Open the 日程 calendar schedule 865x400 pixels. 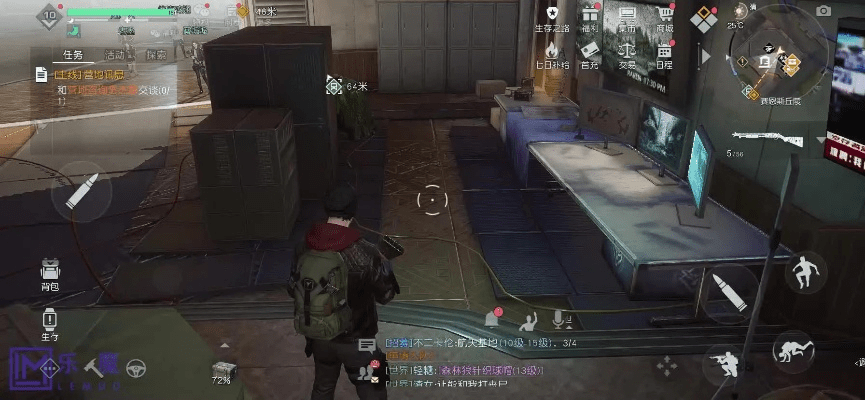coord(664,53)
